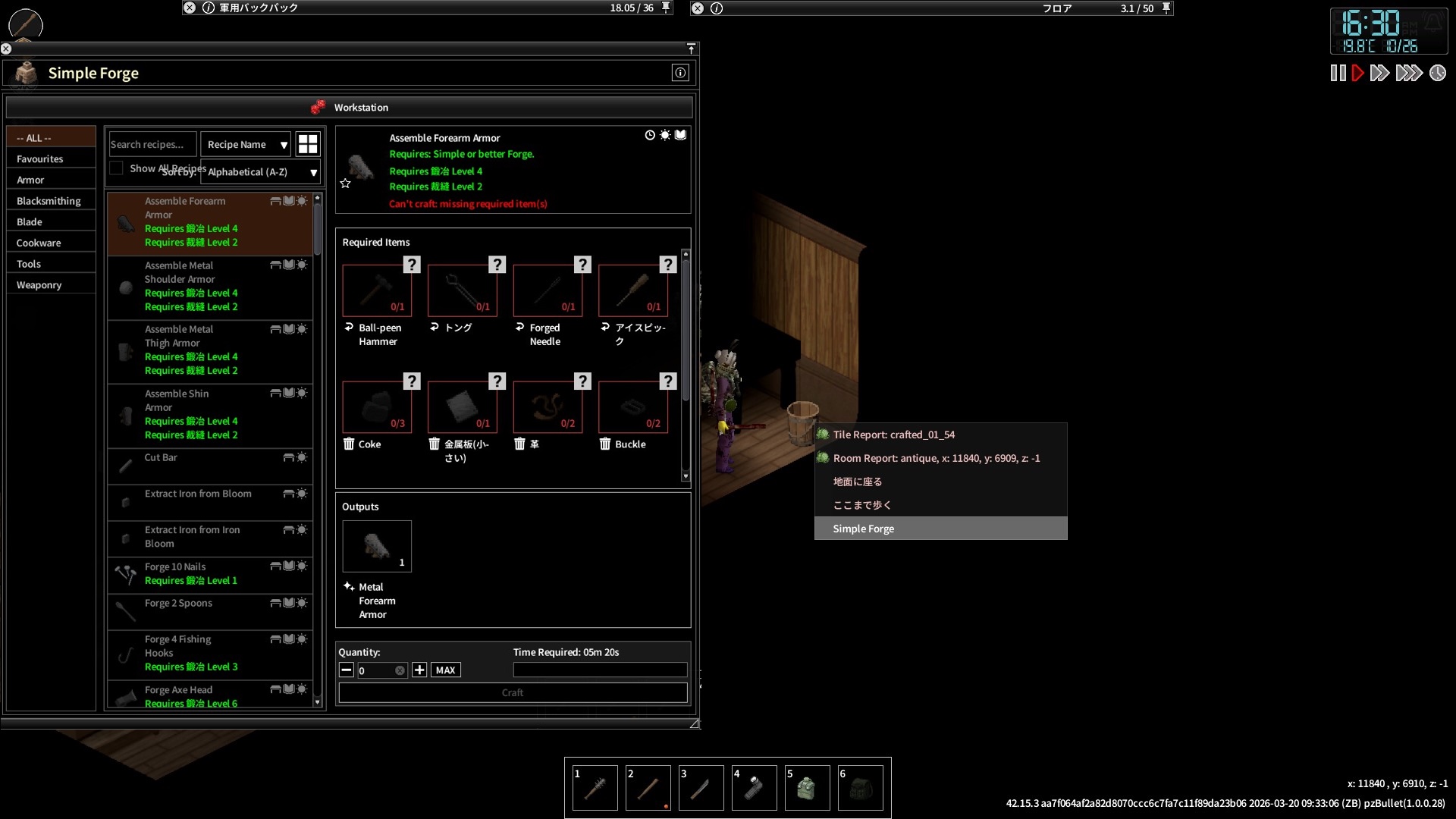Favourite the Assemble Forearm Armor recipe star

tap(346, 184)
